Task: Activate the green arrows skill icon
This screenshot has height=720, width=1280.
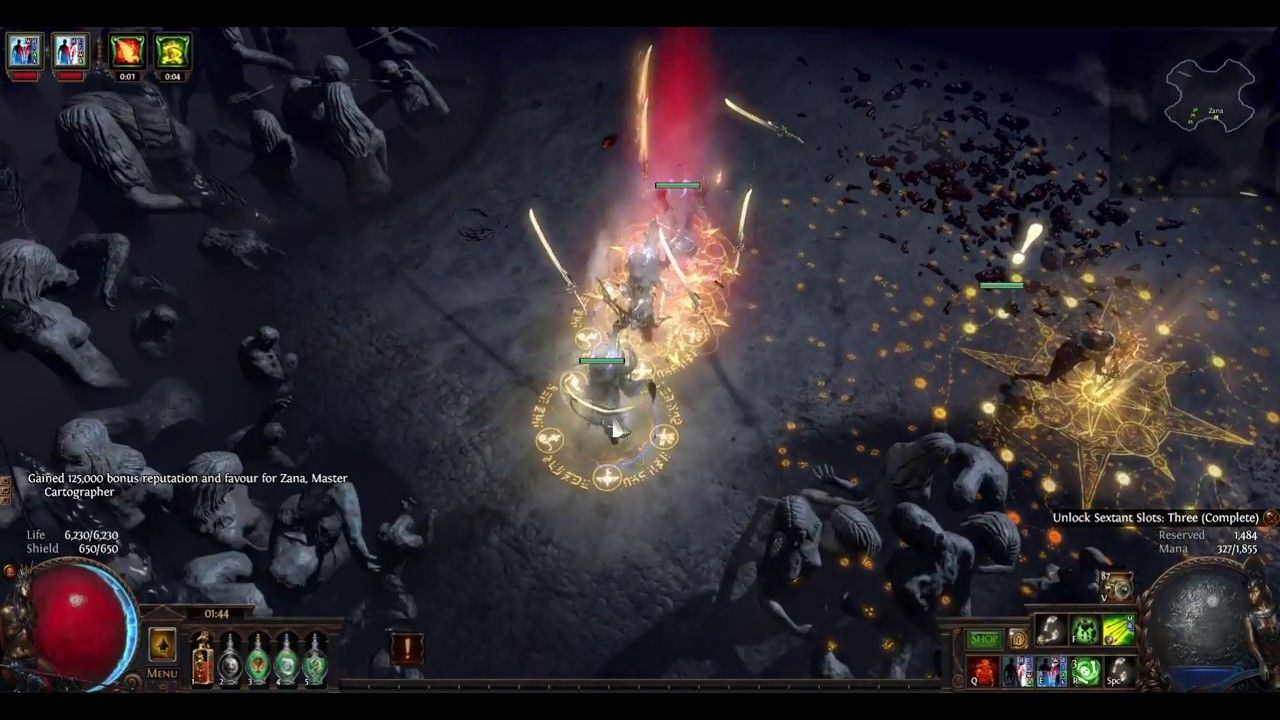Action: click(x=1119, y=630)
